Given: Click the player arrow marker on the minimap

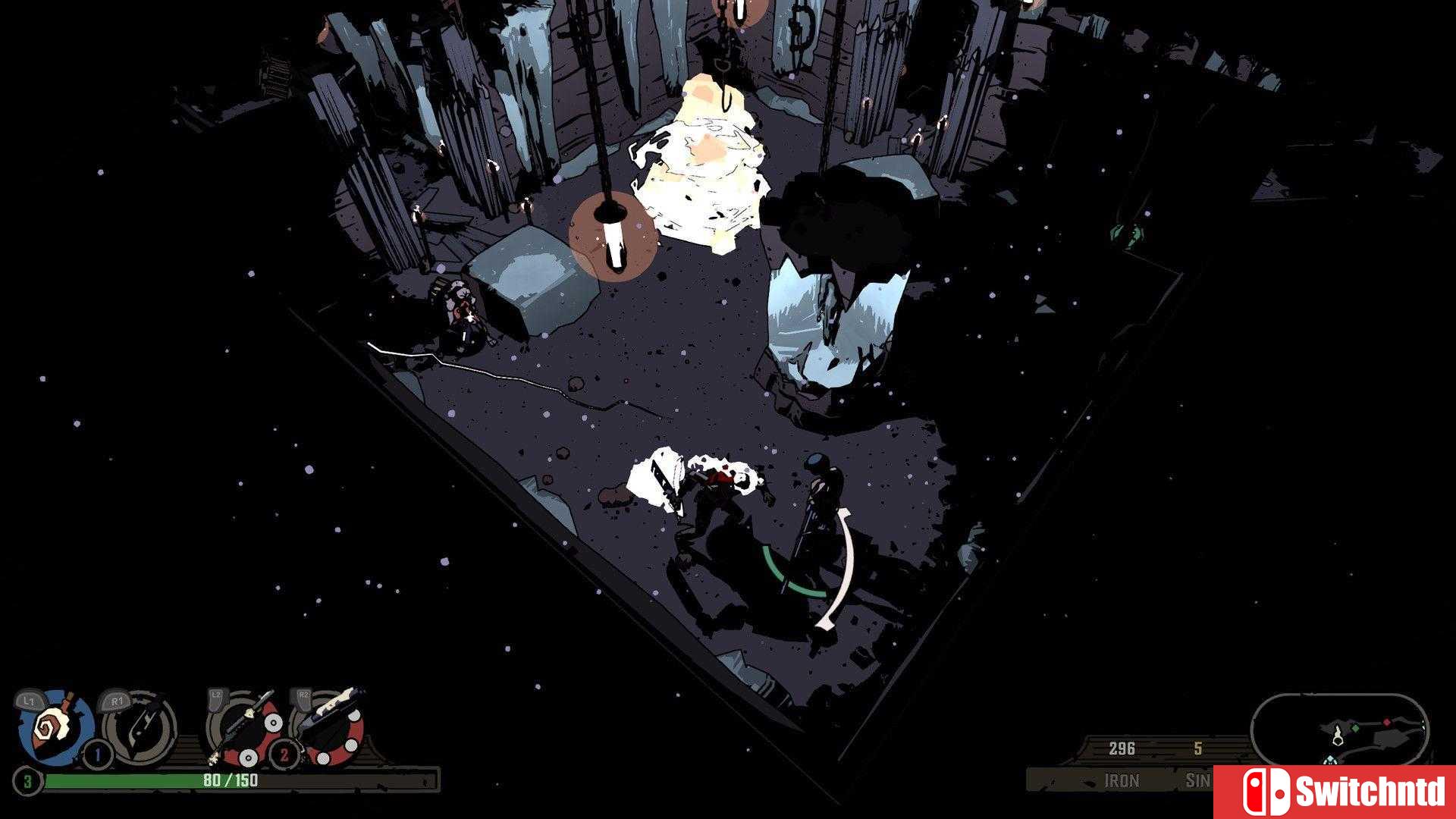Looking at the screenshot, I should (1338, 735).
